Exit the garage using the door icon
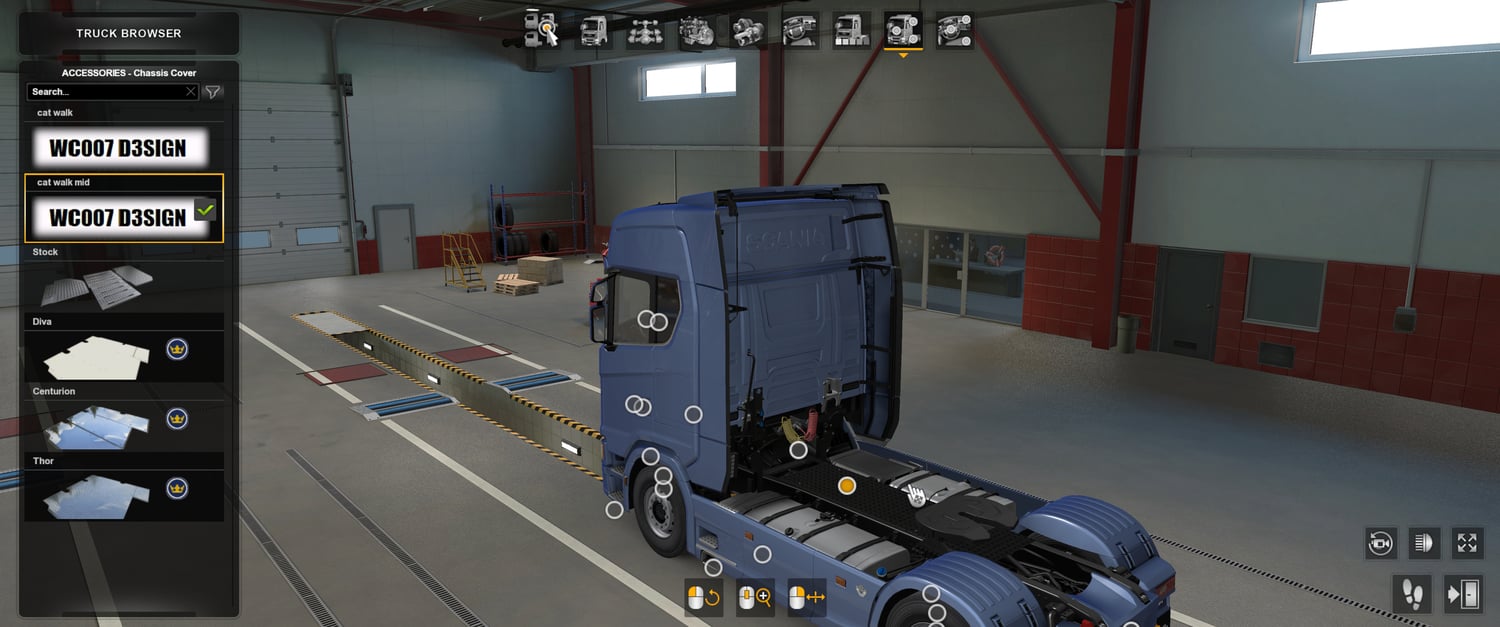The width and height of the screenshot is (1500, 627). click(x=1463, y=594)
